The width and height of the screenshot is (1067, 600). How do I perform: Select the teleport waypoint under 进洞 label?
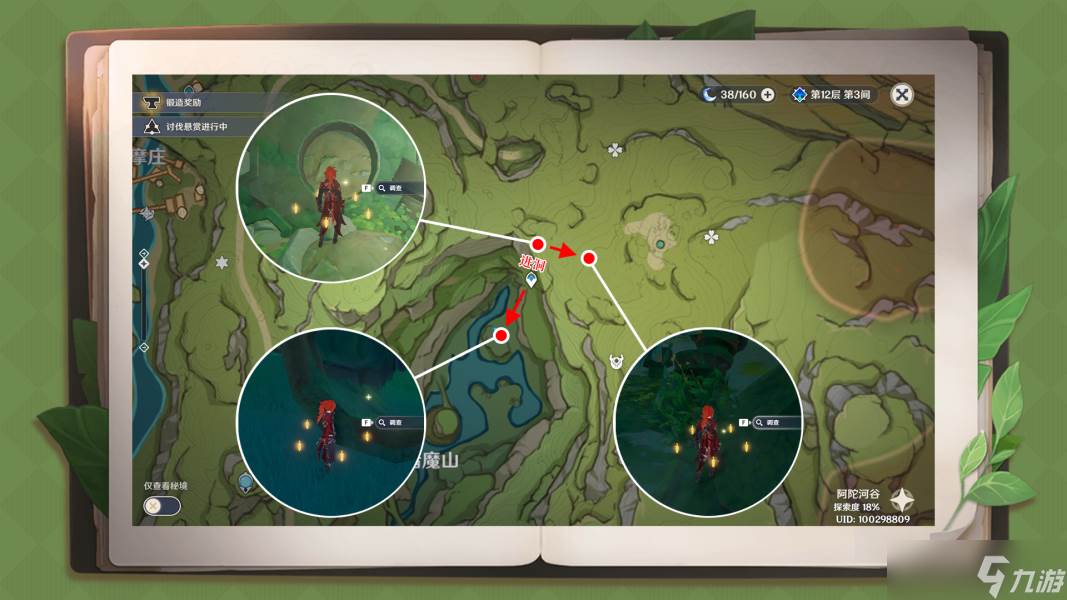click(531, 281)
